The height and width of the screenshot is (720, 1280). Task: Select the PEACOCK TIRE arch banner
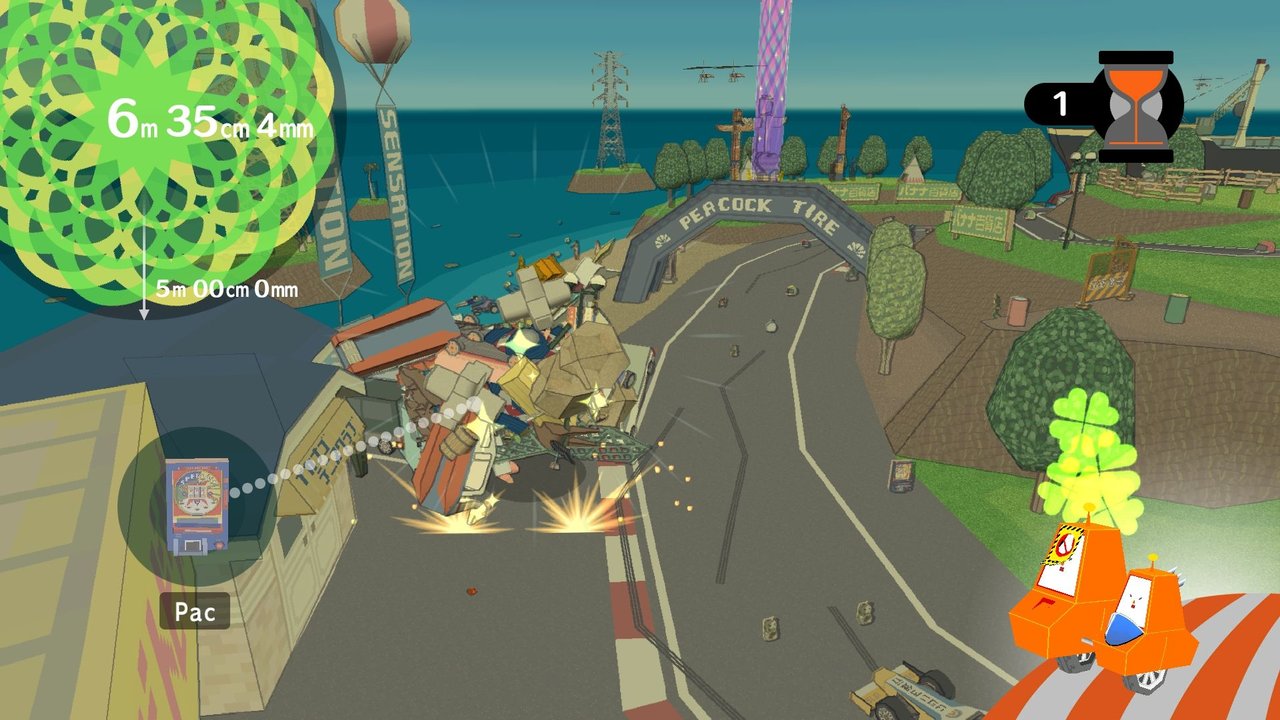click(750, 207)
